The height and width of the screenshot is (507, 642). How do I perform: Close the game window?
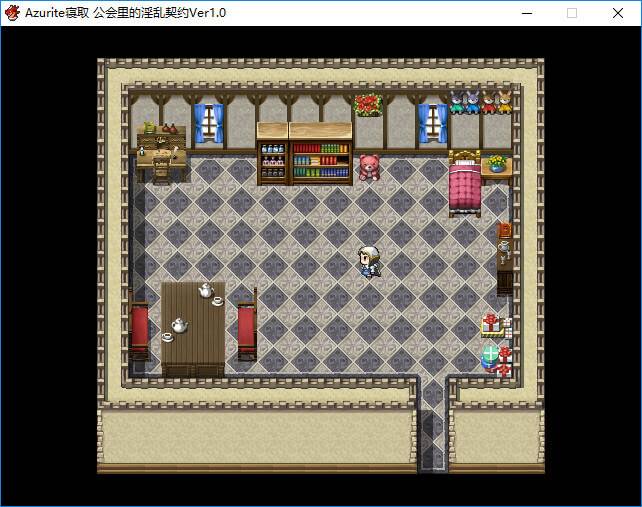[618, 13]
